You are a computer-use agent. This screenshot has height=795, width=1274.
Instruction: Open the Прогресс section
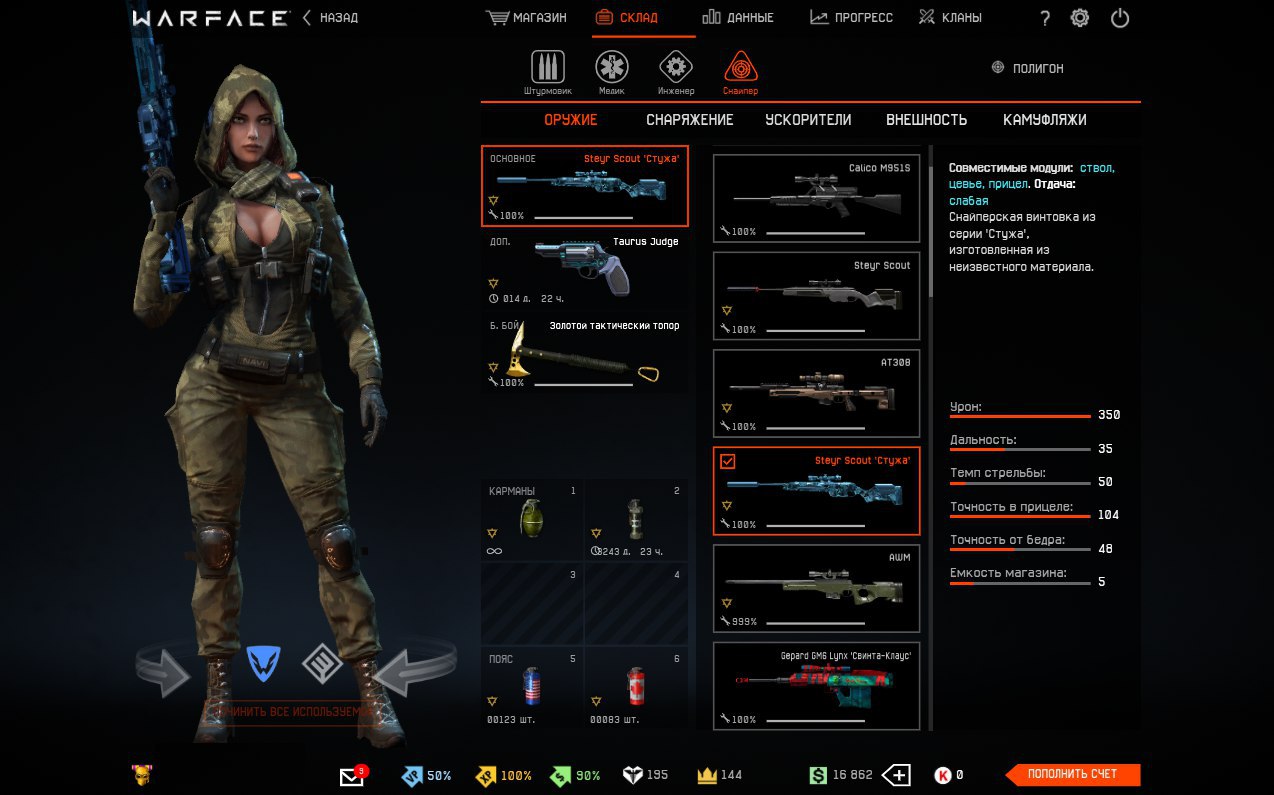click(851, 18)
